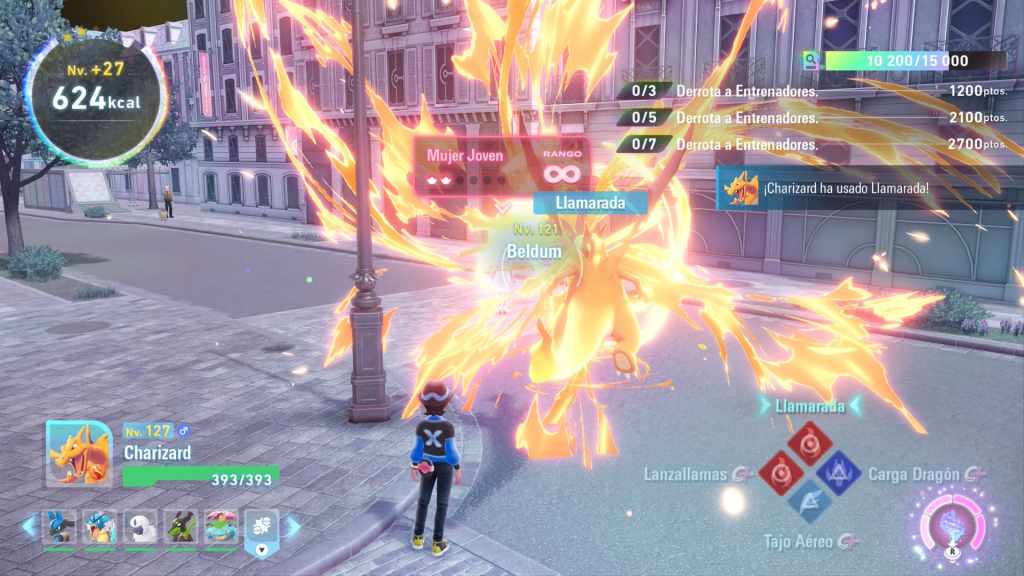Open the item pouch slot
1024x576 pixels.
262,529
